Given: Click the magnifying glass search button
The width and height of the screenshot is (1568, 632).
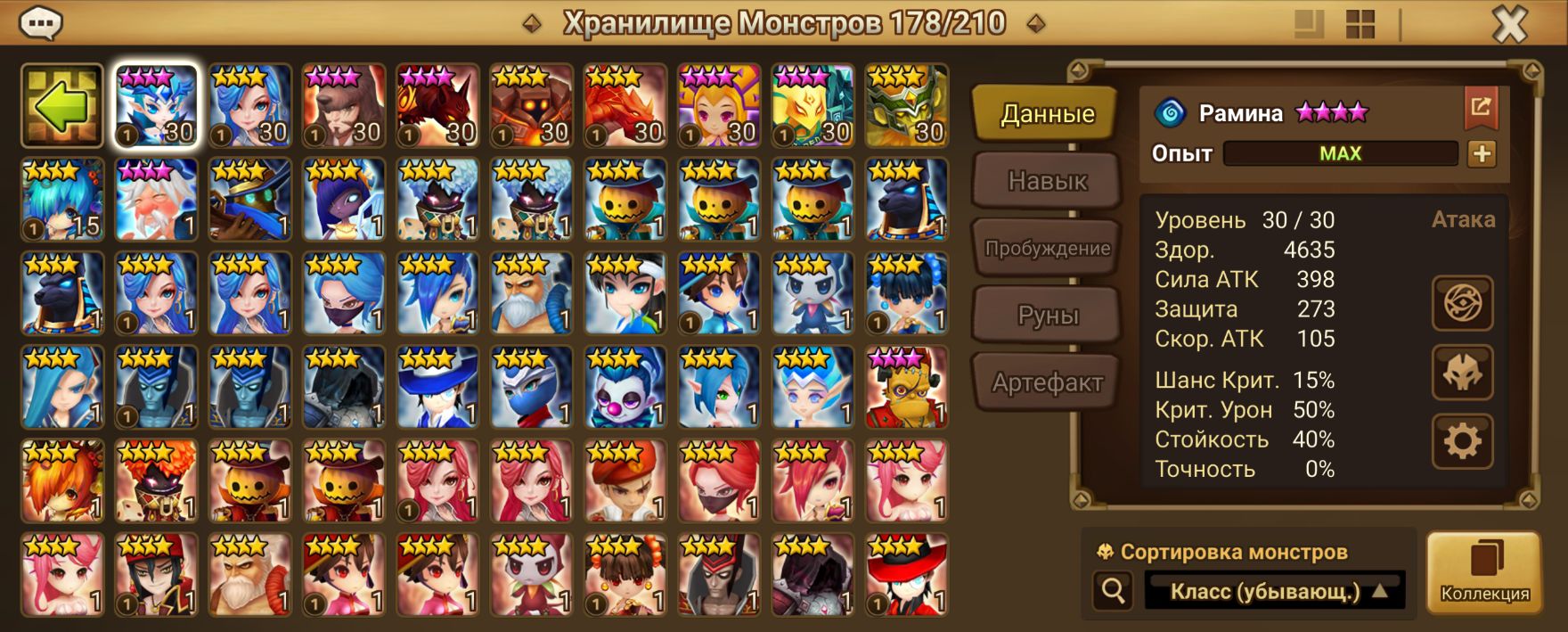Looking at the screenshot, I should tap(1114, 590).
